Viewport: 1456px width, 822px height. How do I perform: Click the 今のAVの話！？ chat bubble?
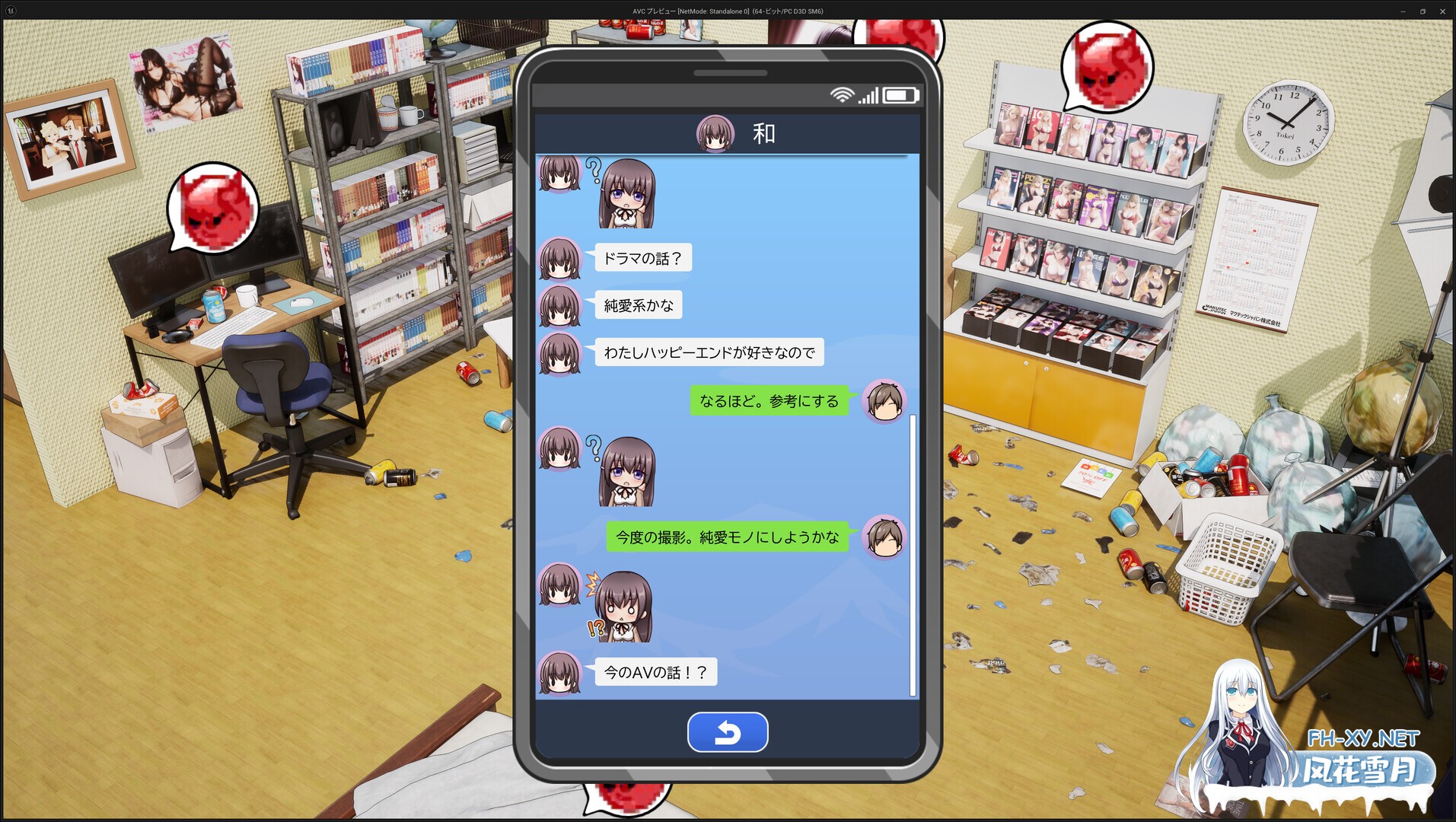tap(653, 672)
